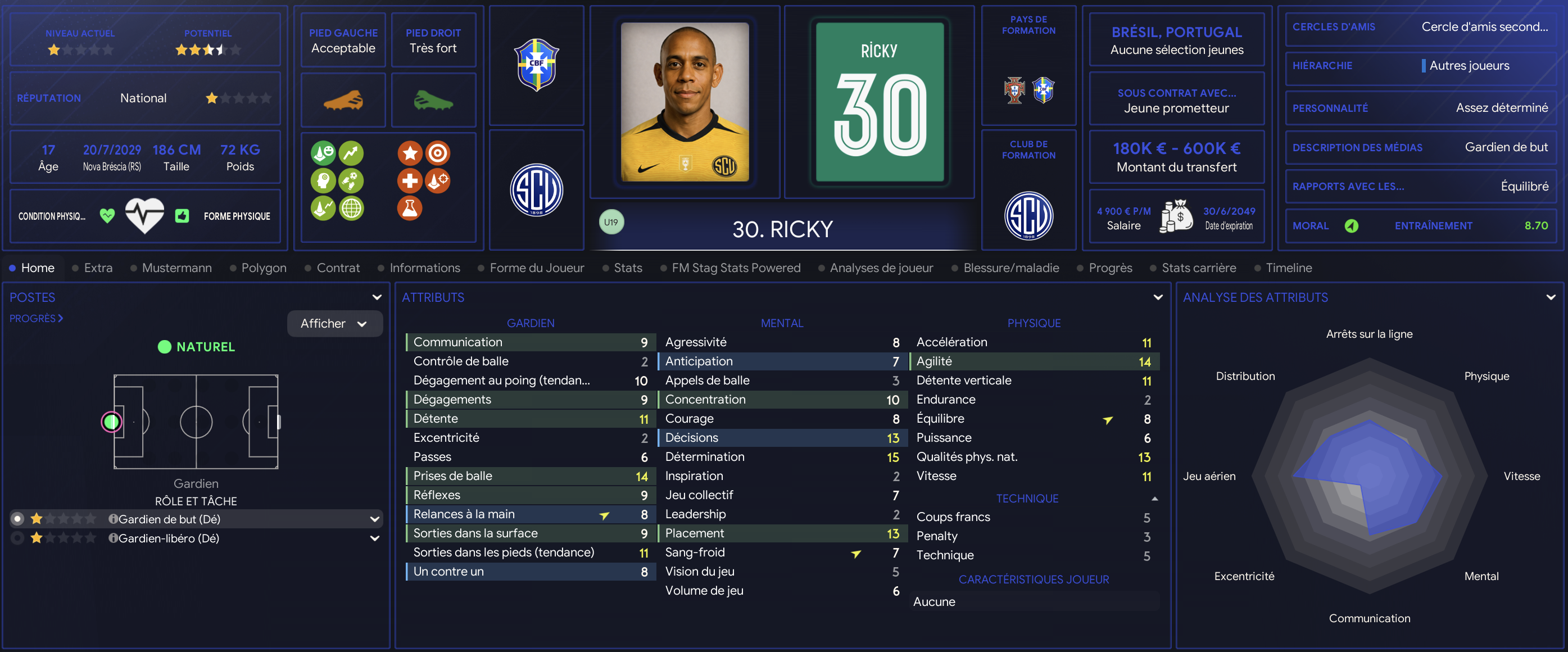Open the Afficher dropdown
Viewport: 1568px width, 652px height.
[x=335, y=324]
